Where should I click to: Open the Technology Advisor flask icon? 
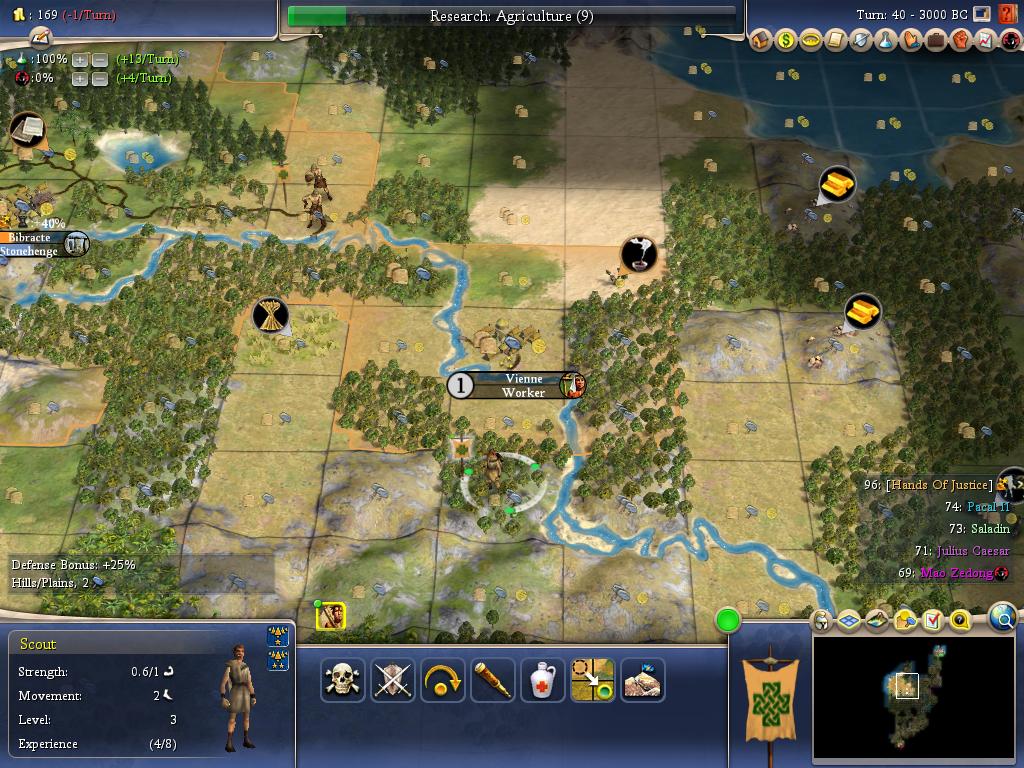coord(886,41)
